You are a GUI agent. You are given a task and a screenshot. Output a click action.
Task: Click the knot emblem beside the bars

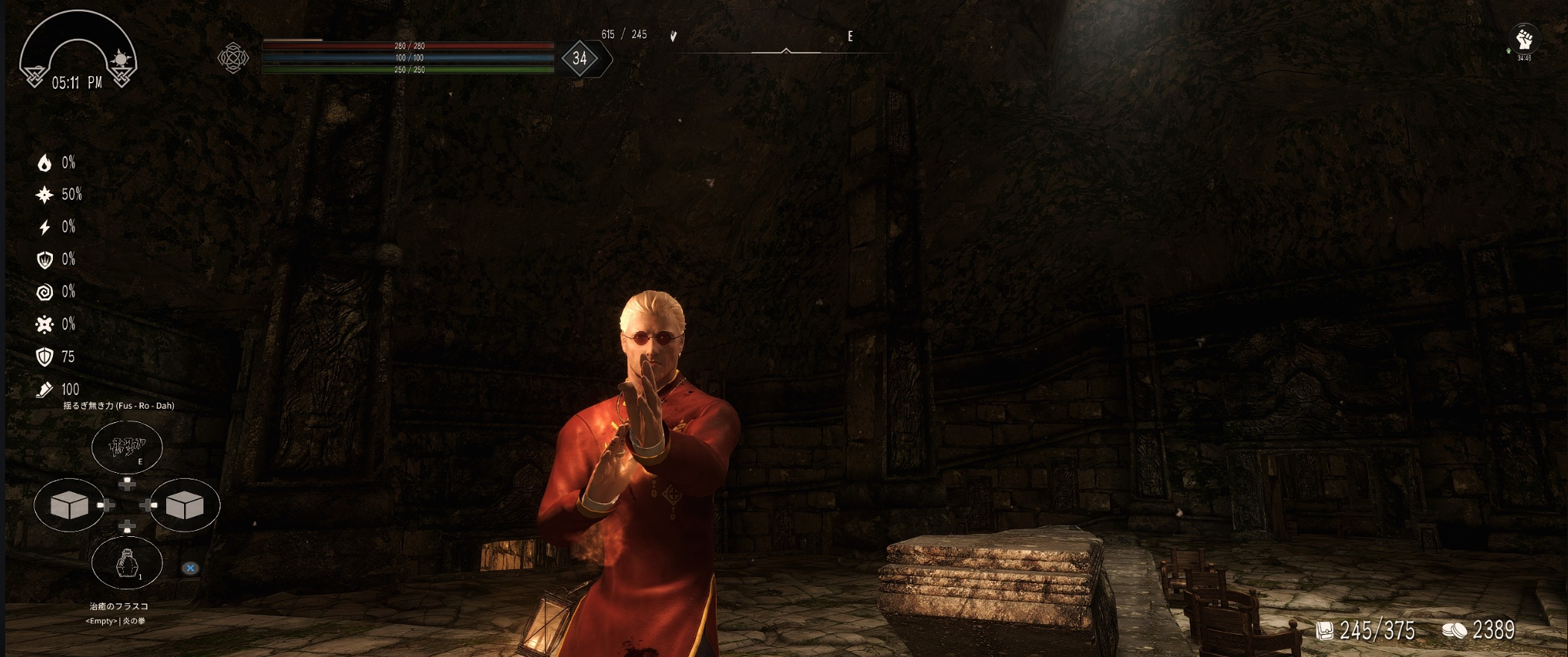pyautogui.click(x=233, y=57)
